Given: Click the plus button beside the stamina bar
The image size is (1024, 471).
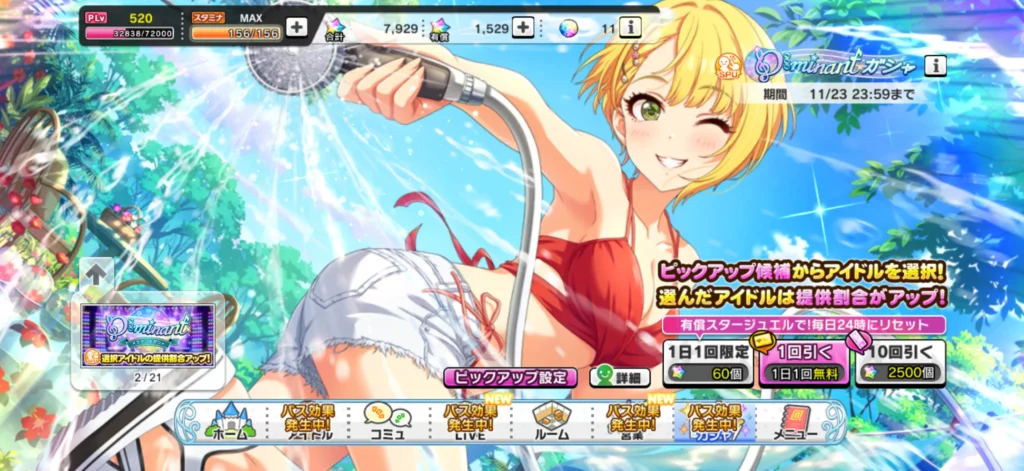Looking at the screenshot, I should pyautogui.click(x=297, y=27).
